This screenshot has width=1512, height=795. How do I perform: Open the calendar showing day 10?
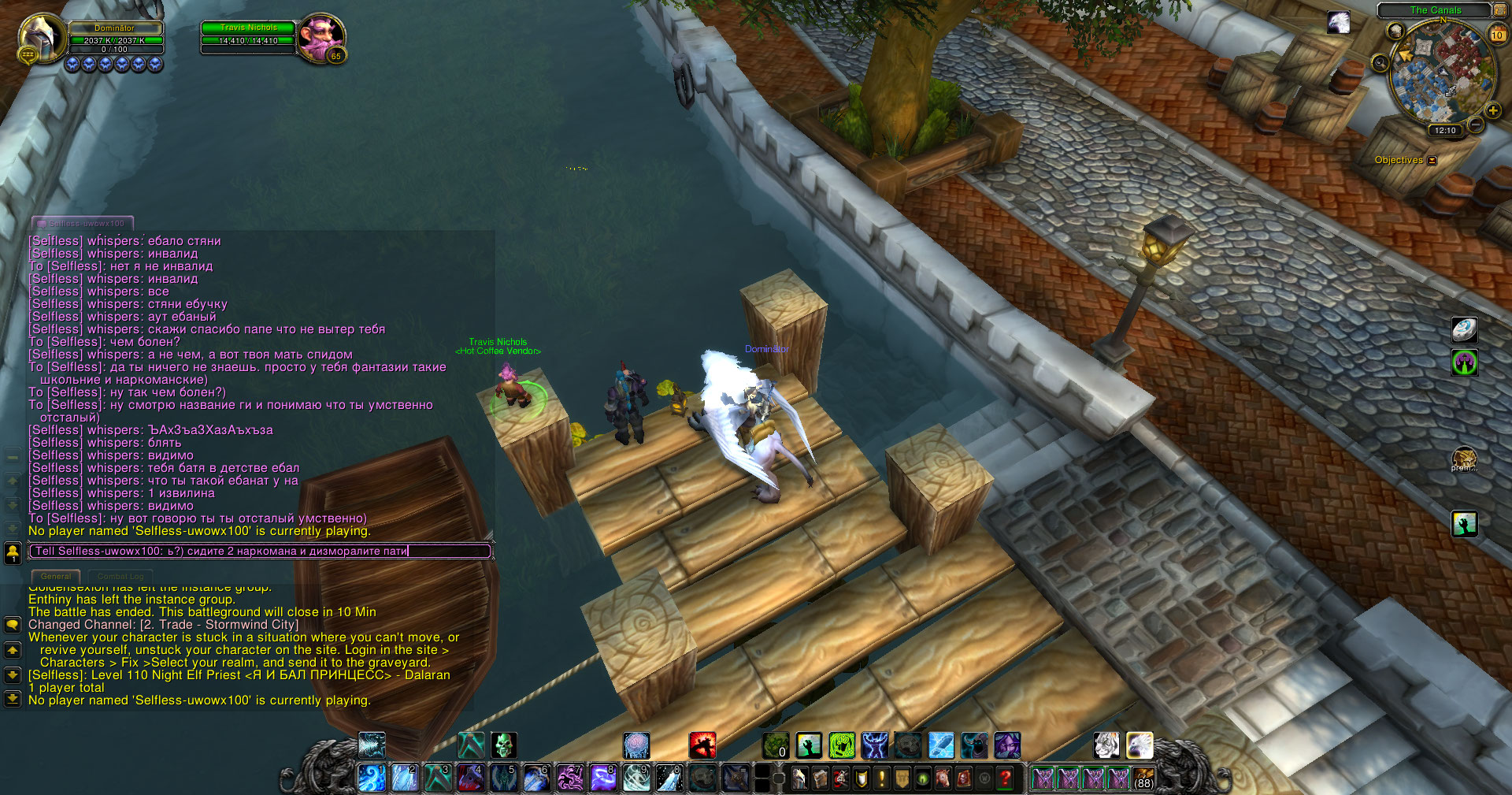click(x=1497, y=34)
